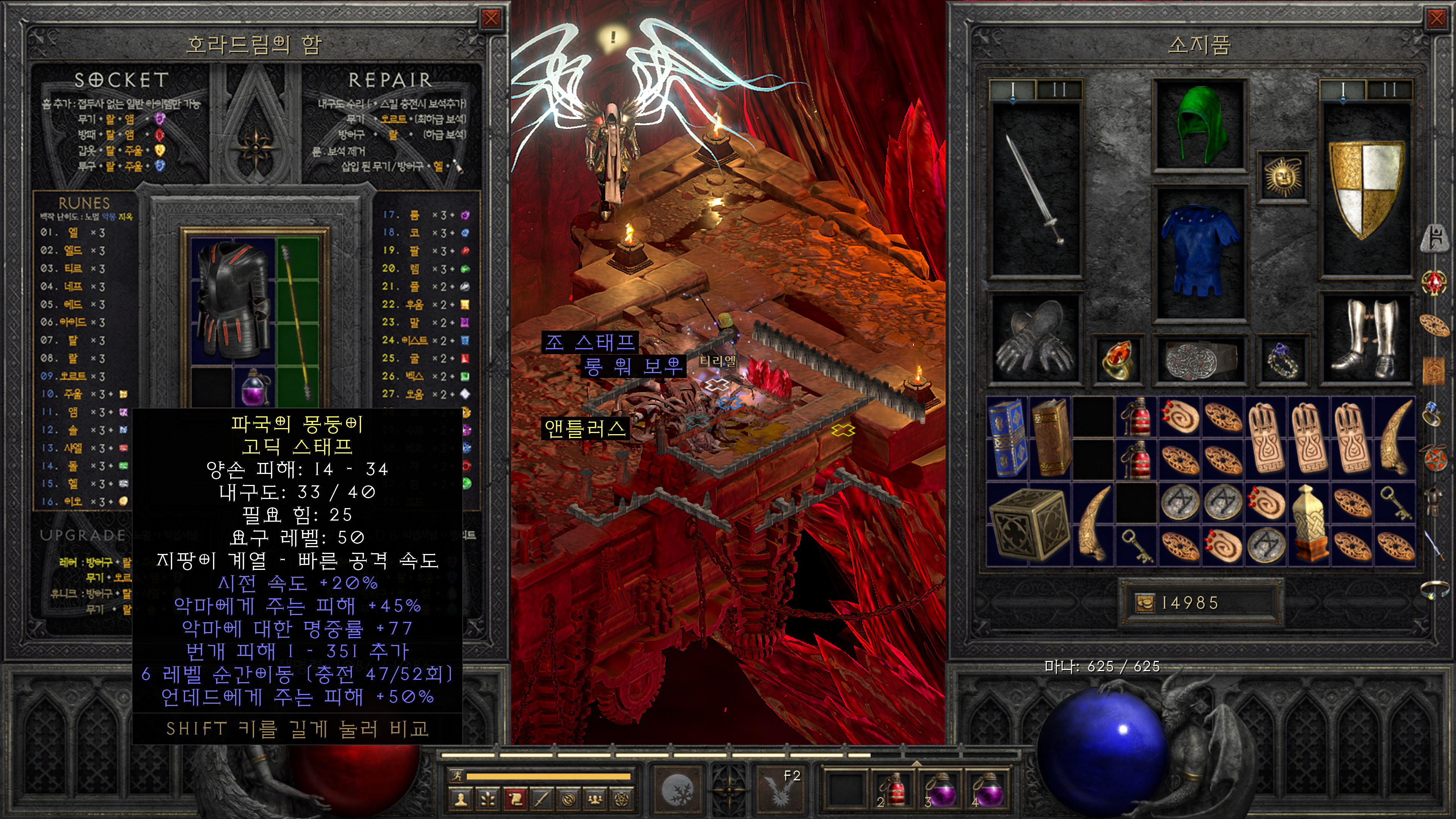Select the blue tome in the inventory
Screen dimensions: 1456x819
[1007, 436]
